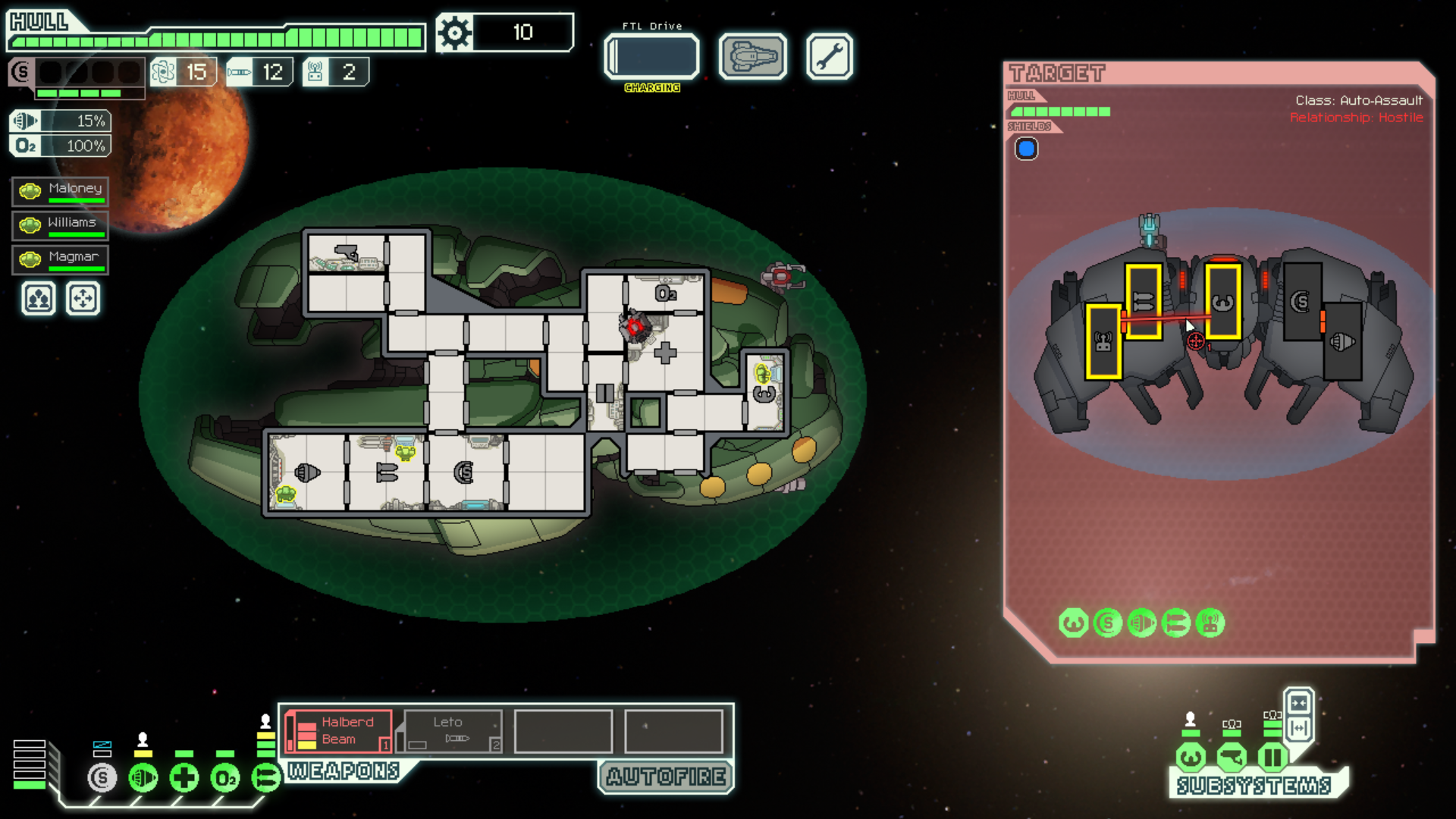Click the engines system icon
This screenshot has width=1456, height=819.
pos(143,777)
